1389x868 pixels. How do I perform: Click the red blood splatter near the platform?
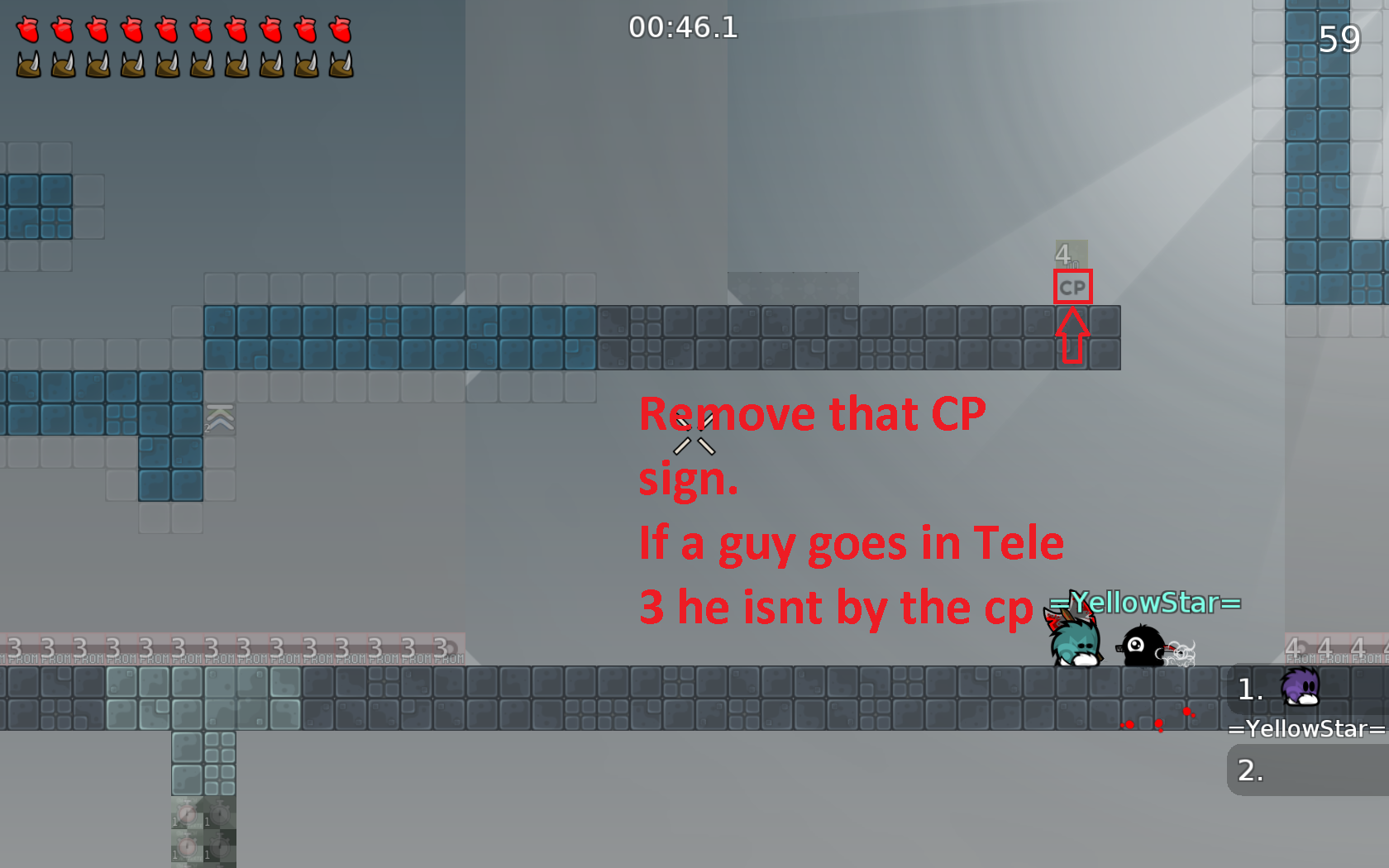click(1157, 721)
